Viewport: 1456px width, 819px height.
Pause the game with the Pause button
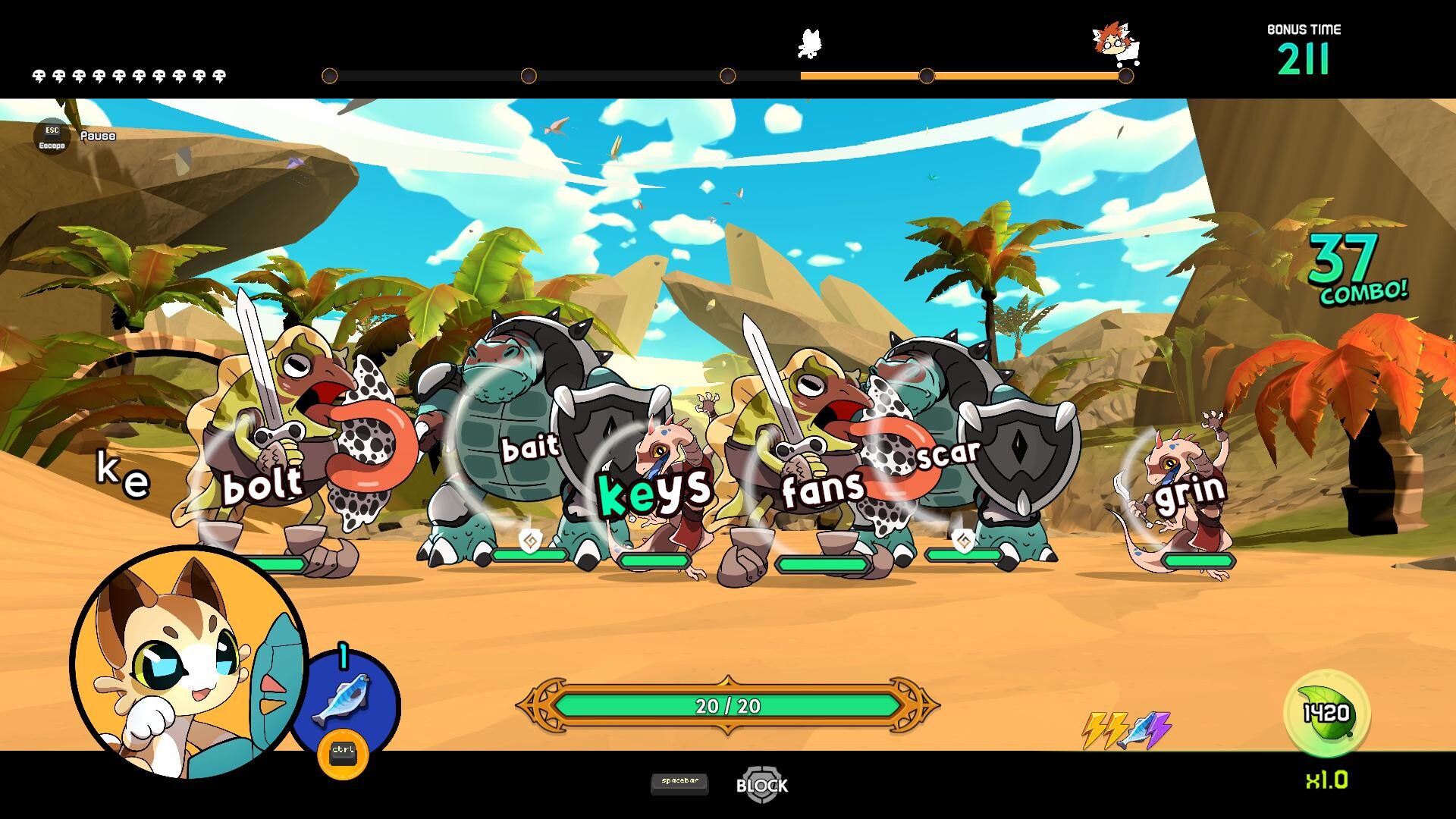[52, 136]
